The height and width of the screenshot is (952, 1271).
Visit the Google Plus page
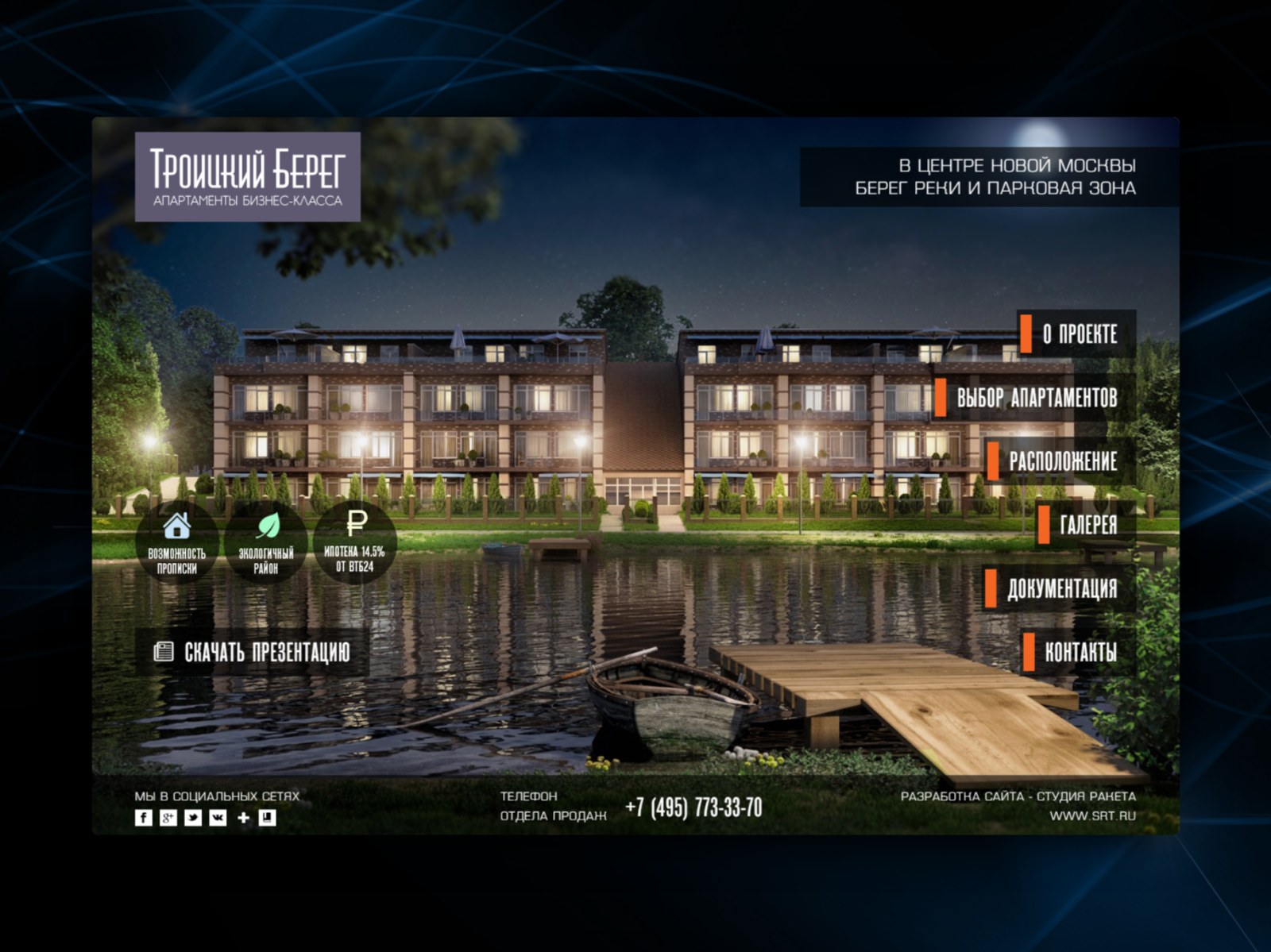pyautogui.click(x=168, y=818)
